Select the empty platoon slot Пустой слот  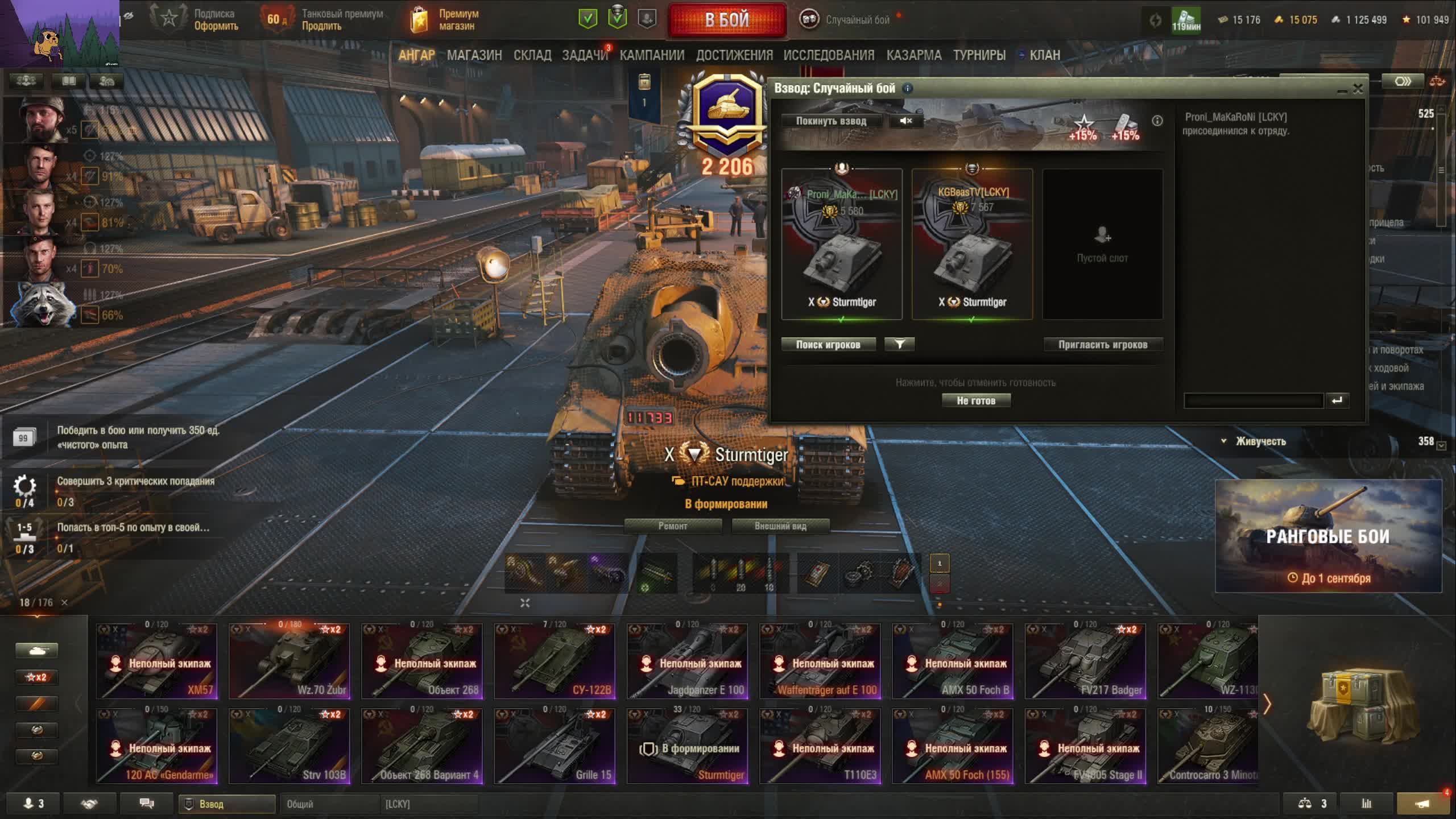click(1102, 245)
